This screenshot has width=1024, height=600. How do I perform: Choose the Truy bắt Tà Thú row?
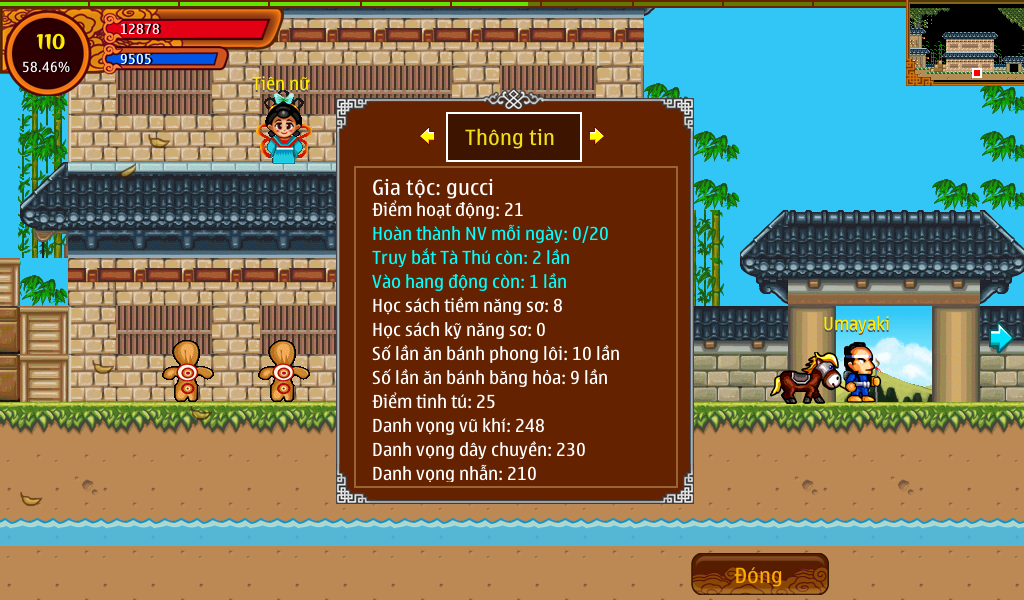coord(471,258)
